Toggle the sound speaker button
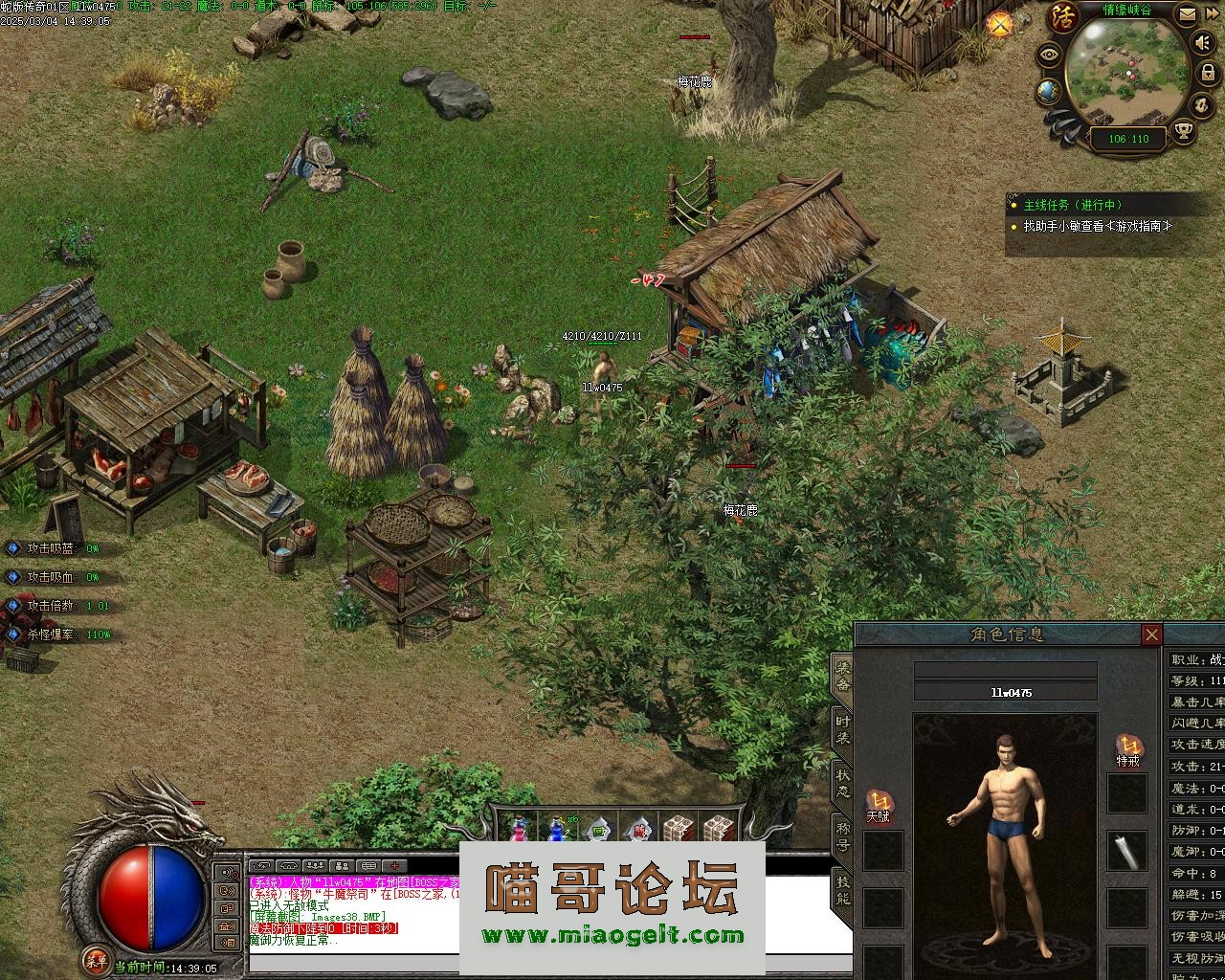The width and height of the screenshot is (1225, 980). (1203, 43)
